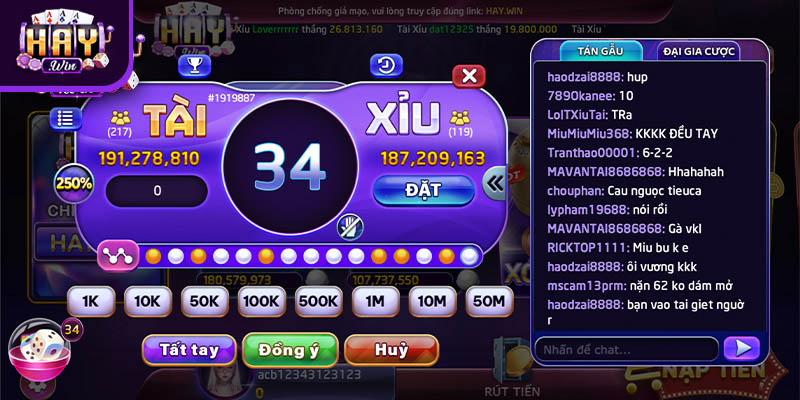Select the 50M chip
Screen dimensions: 800x400
point(490,300)
